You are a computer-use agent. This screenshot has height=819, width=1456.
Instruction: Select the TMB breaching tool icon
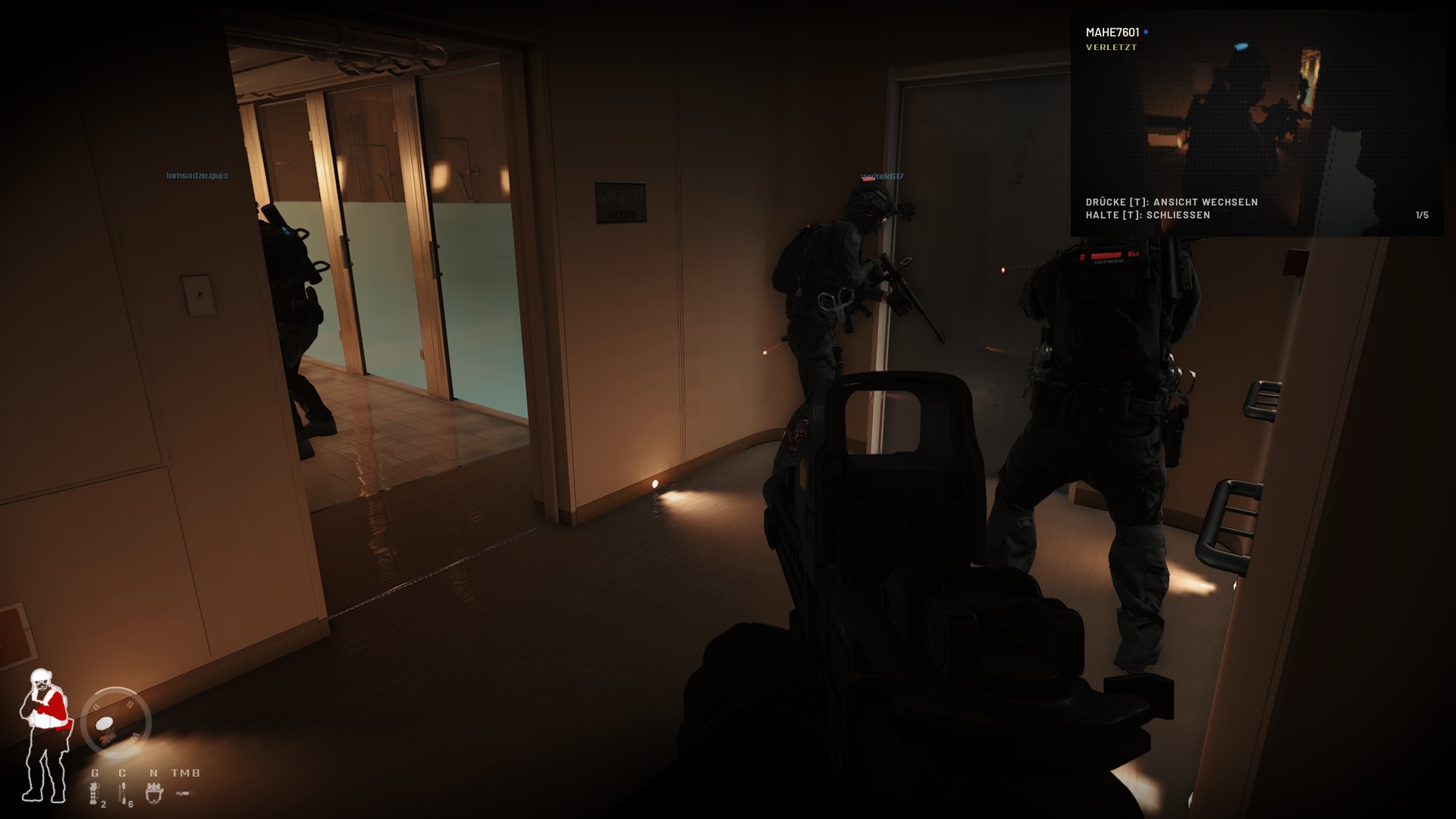(x=184, y=794)
